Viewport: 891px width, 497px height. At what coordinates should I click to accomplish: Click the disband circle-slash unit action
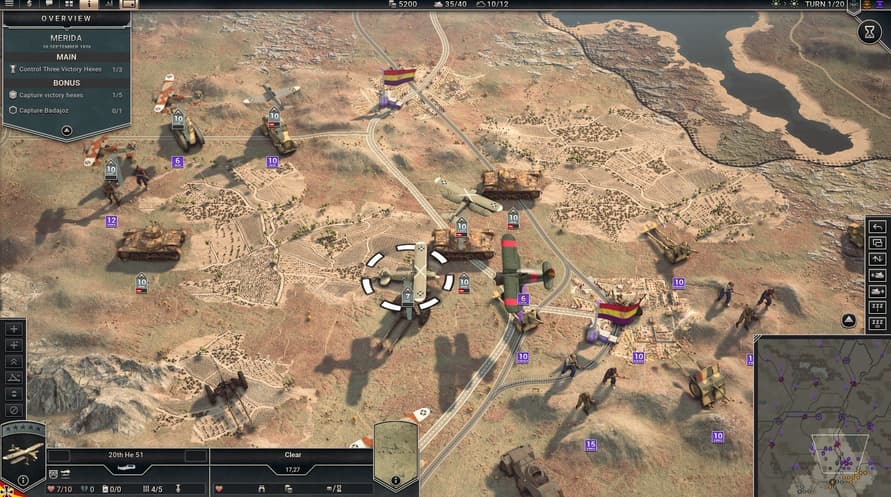tap(14, 410)
